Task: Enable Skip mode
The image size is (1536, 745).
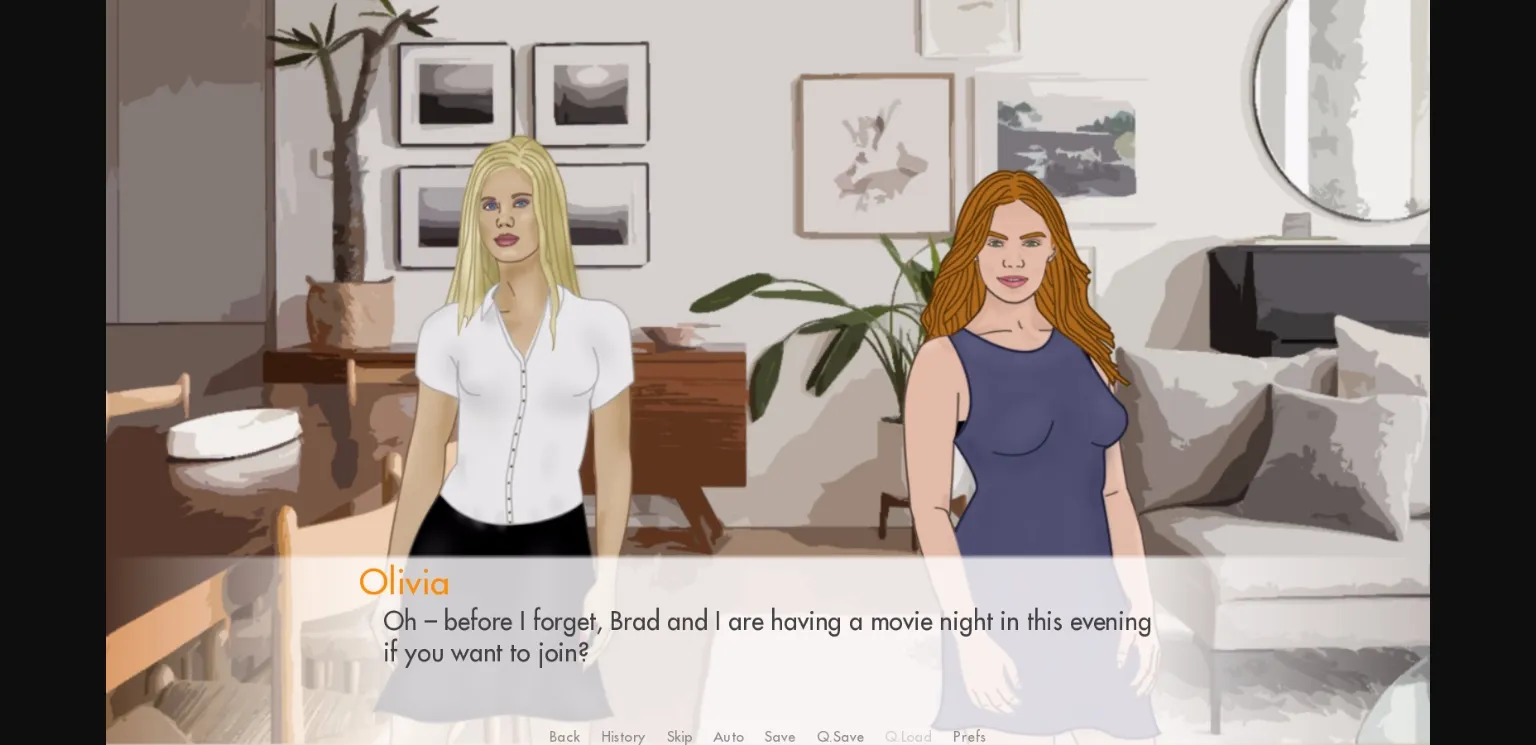Action: coord(679,737)
